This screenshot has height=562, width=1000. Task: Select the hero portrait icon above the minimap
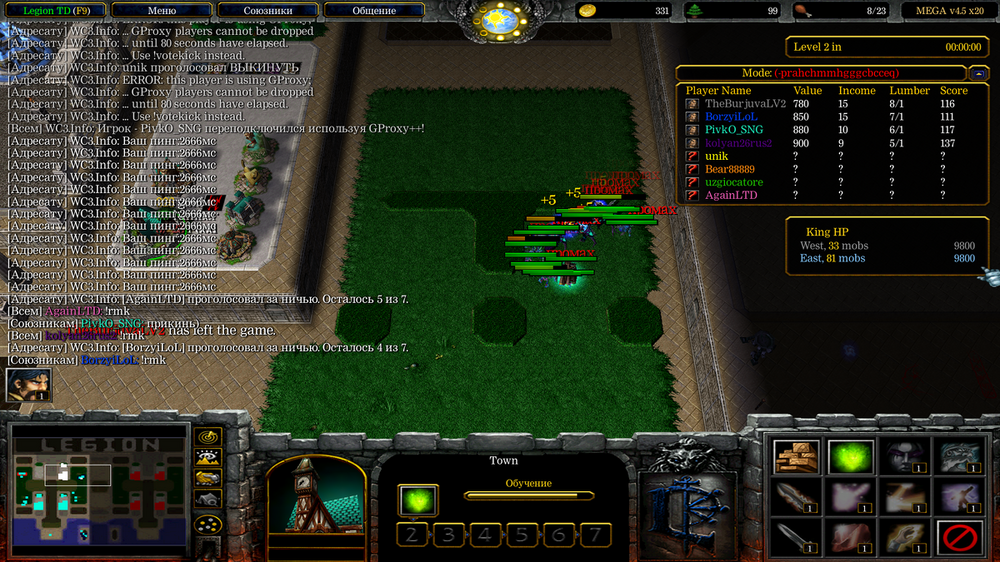tap(29, 385)
